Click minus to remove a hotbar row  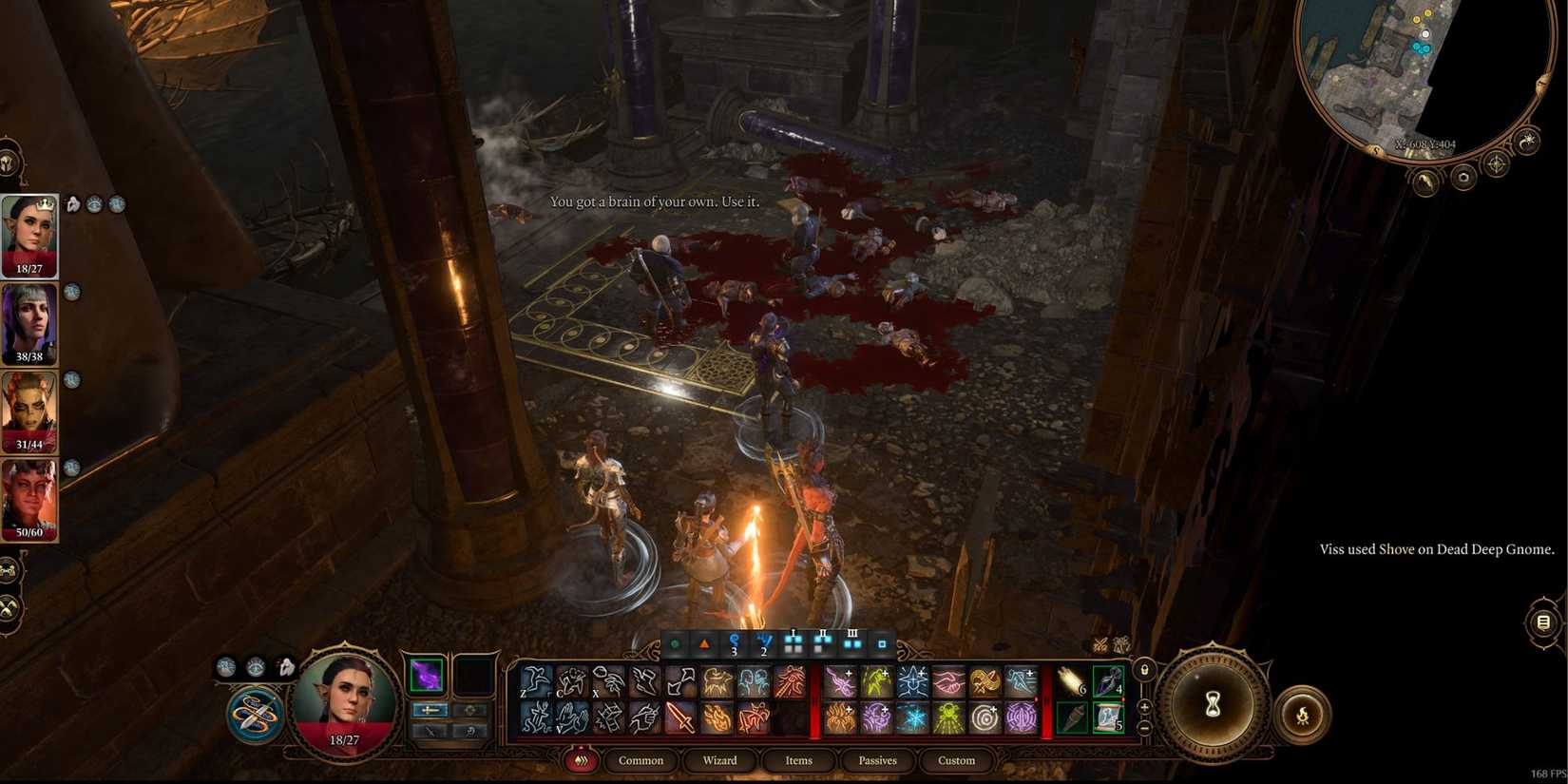[x=1144, y=727]
